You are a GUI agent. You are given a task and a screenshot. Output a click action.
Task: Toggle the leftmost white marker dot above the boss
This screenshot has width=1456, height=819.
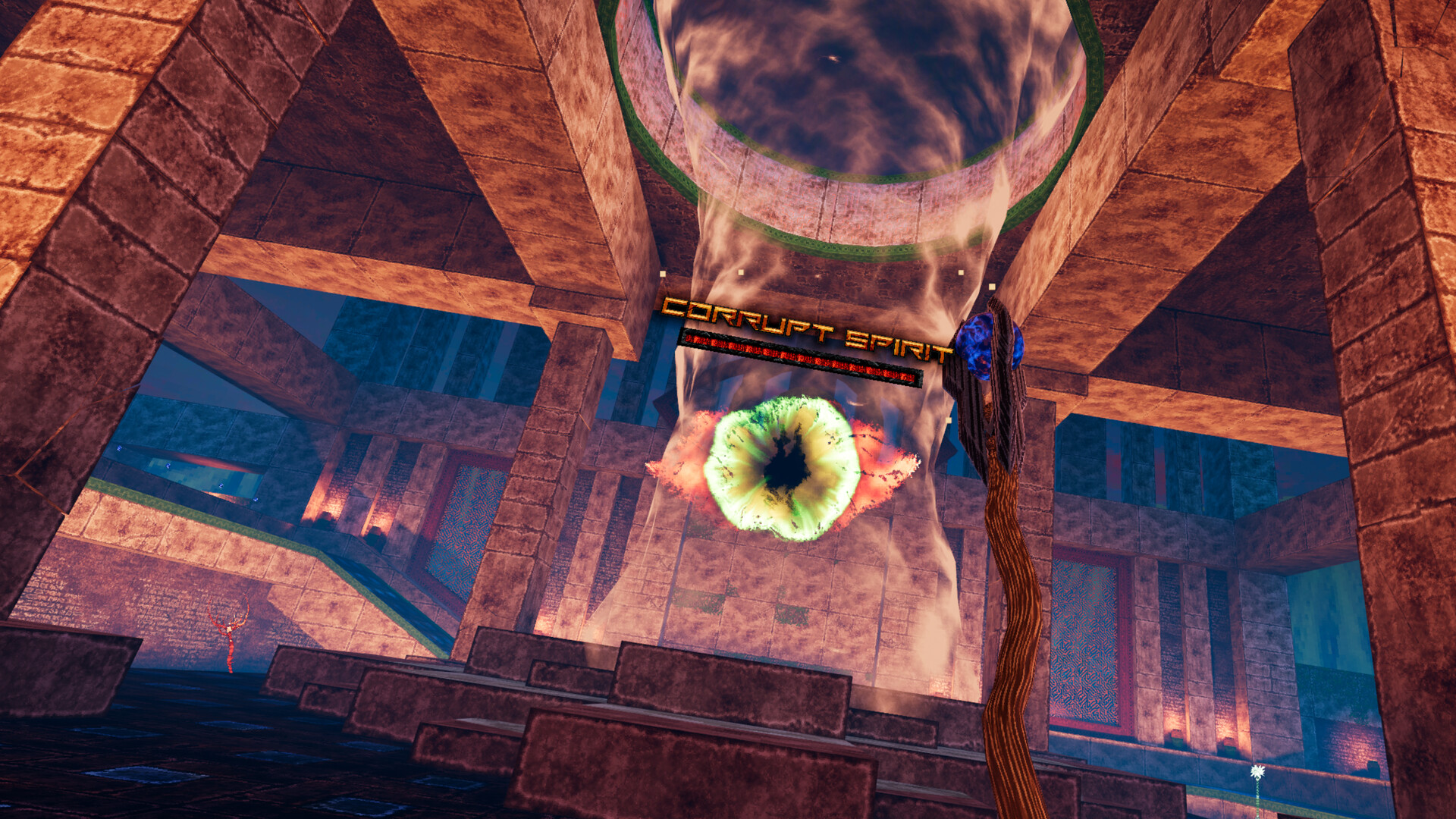[662, 273]
